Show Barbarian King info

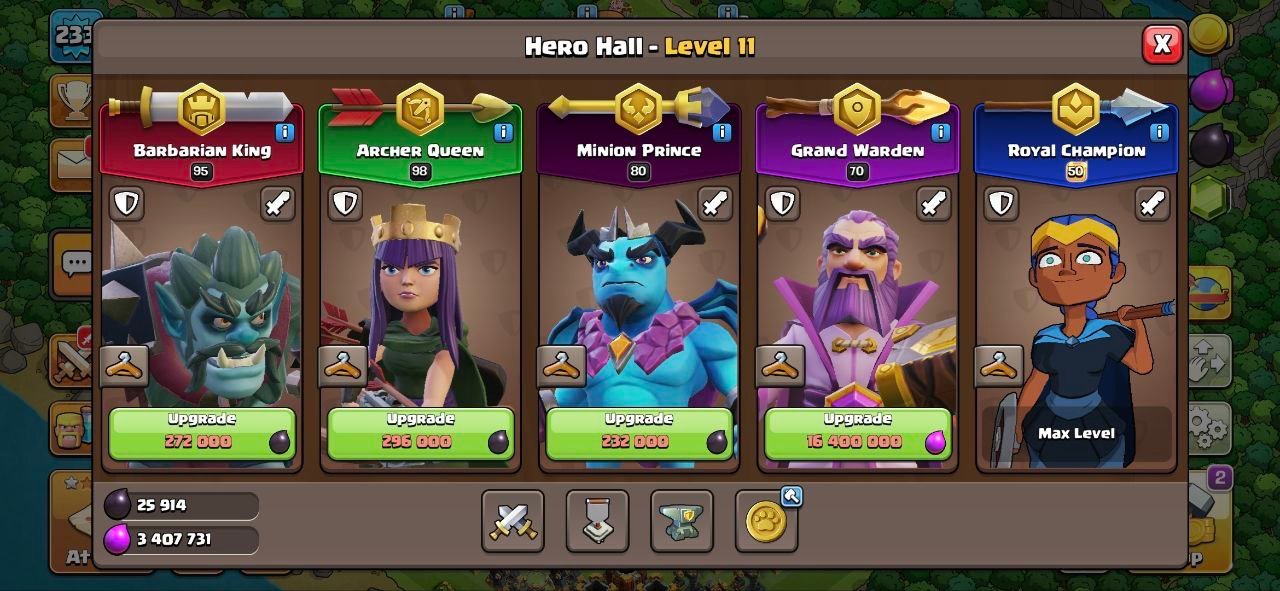pos(284,132)
